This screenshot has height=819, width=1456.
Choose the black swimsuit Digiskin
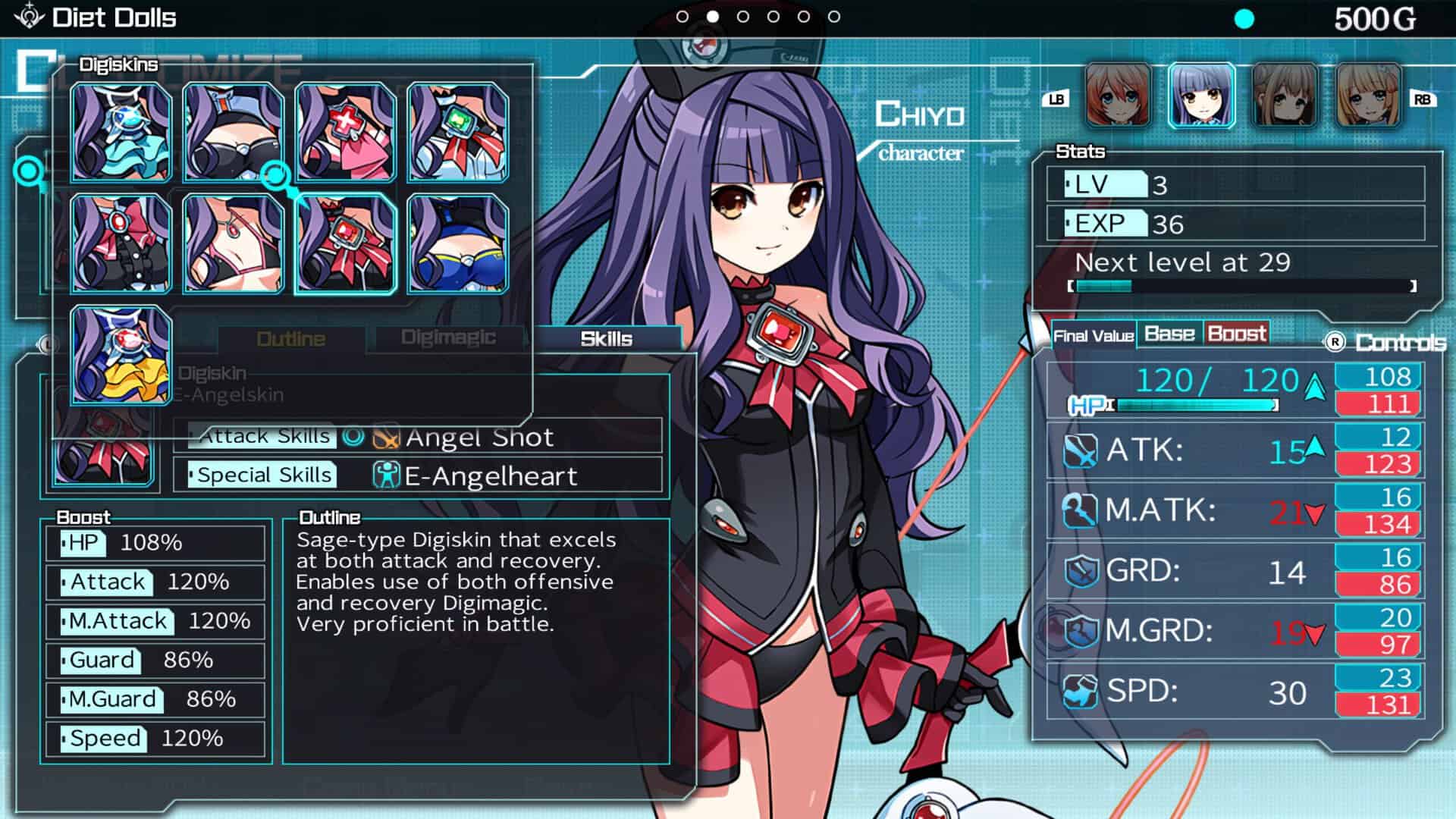click(x=234, y=133)
